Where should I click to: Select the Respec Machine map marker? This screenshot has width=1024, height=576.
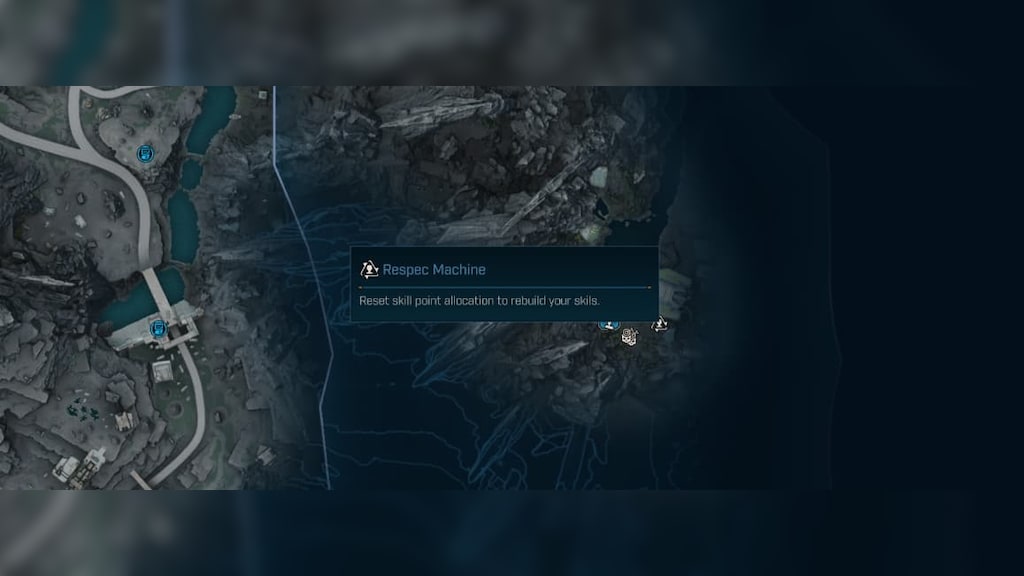[660, 324]
